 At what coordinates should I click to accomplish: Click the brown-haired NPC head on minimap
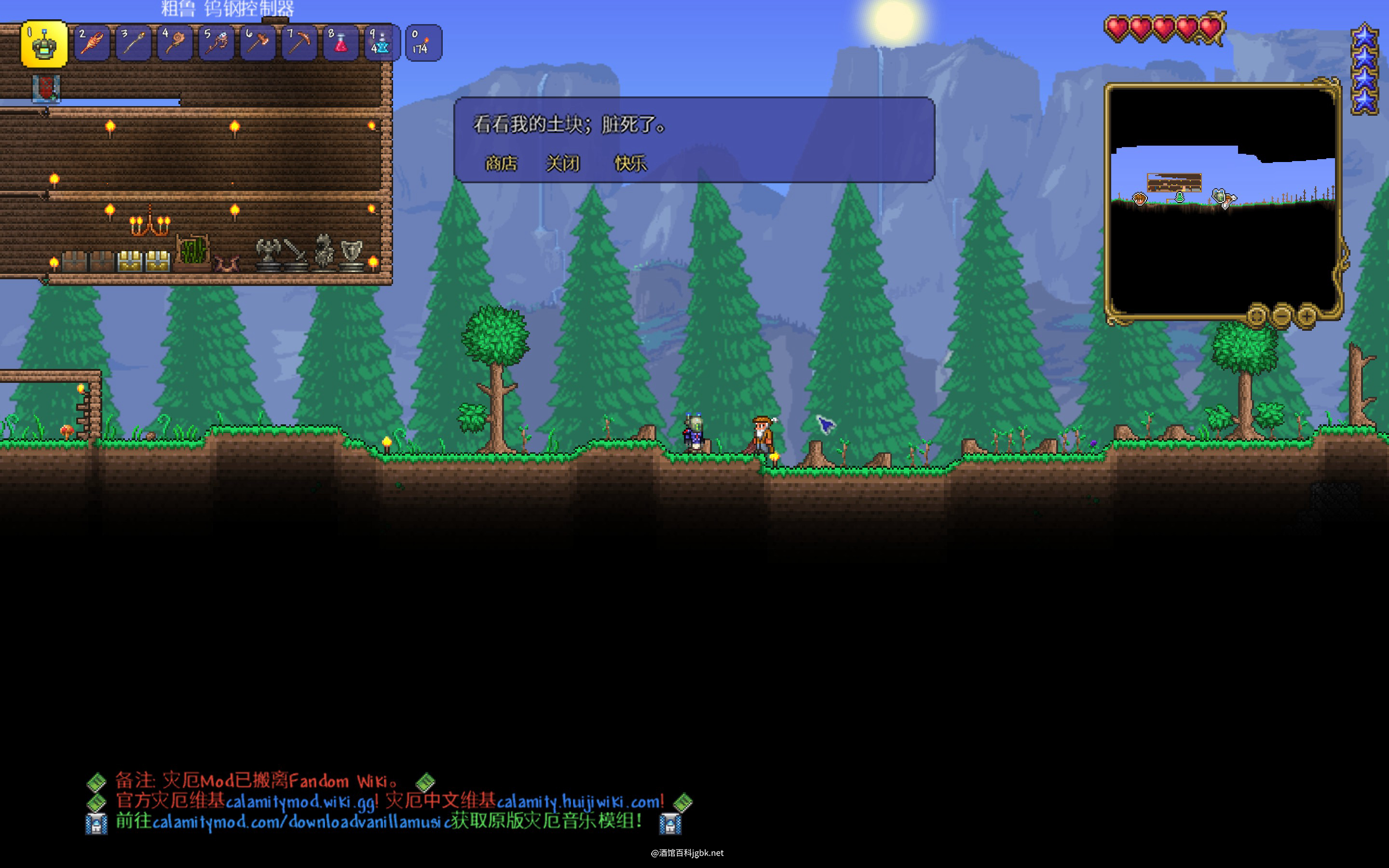click(x=1139, y=199)
